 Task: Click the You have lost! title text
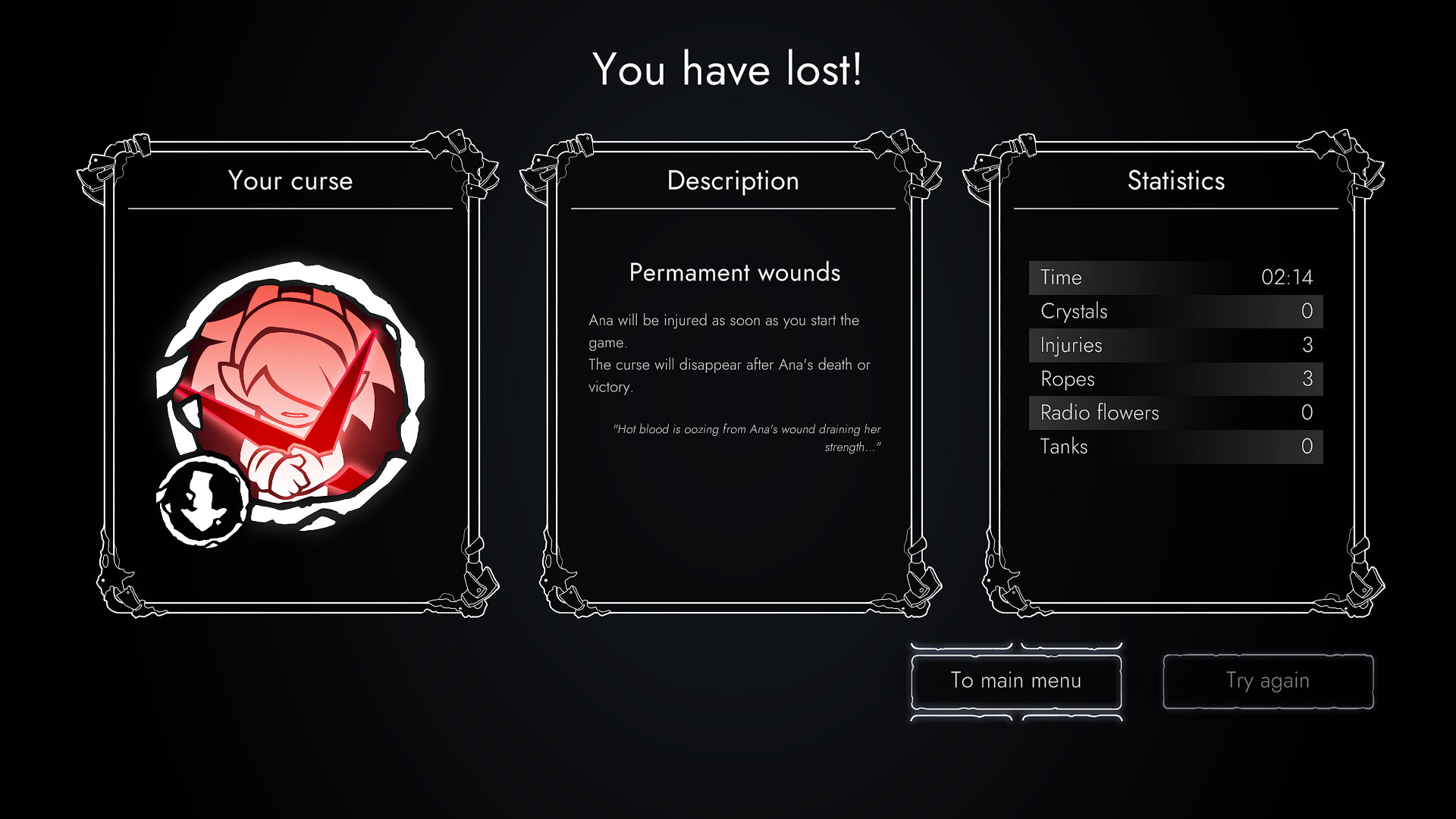[727, 70]
